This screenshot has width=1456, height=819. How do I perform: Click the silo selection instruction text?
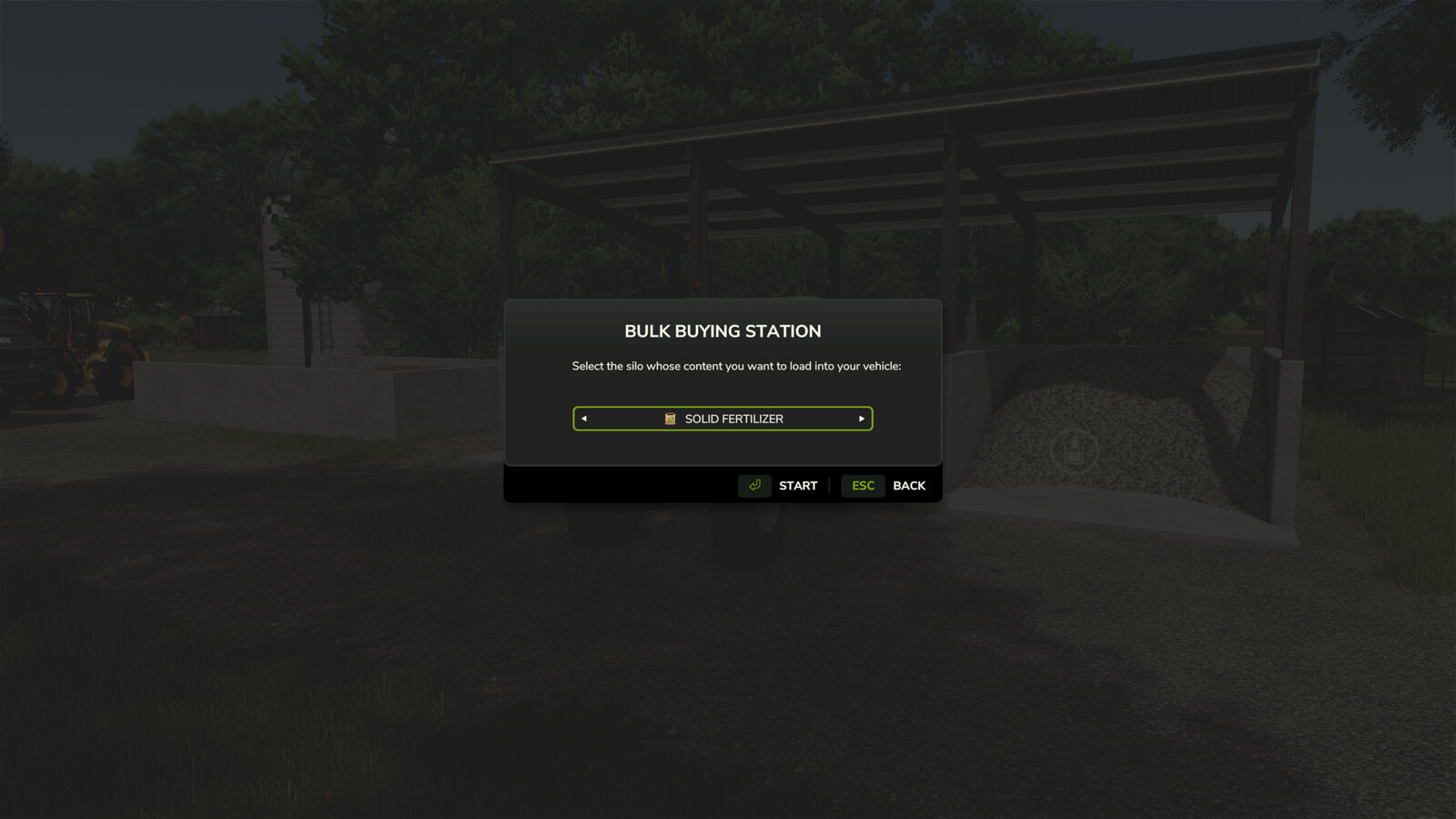(735, 366)
